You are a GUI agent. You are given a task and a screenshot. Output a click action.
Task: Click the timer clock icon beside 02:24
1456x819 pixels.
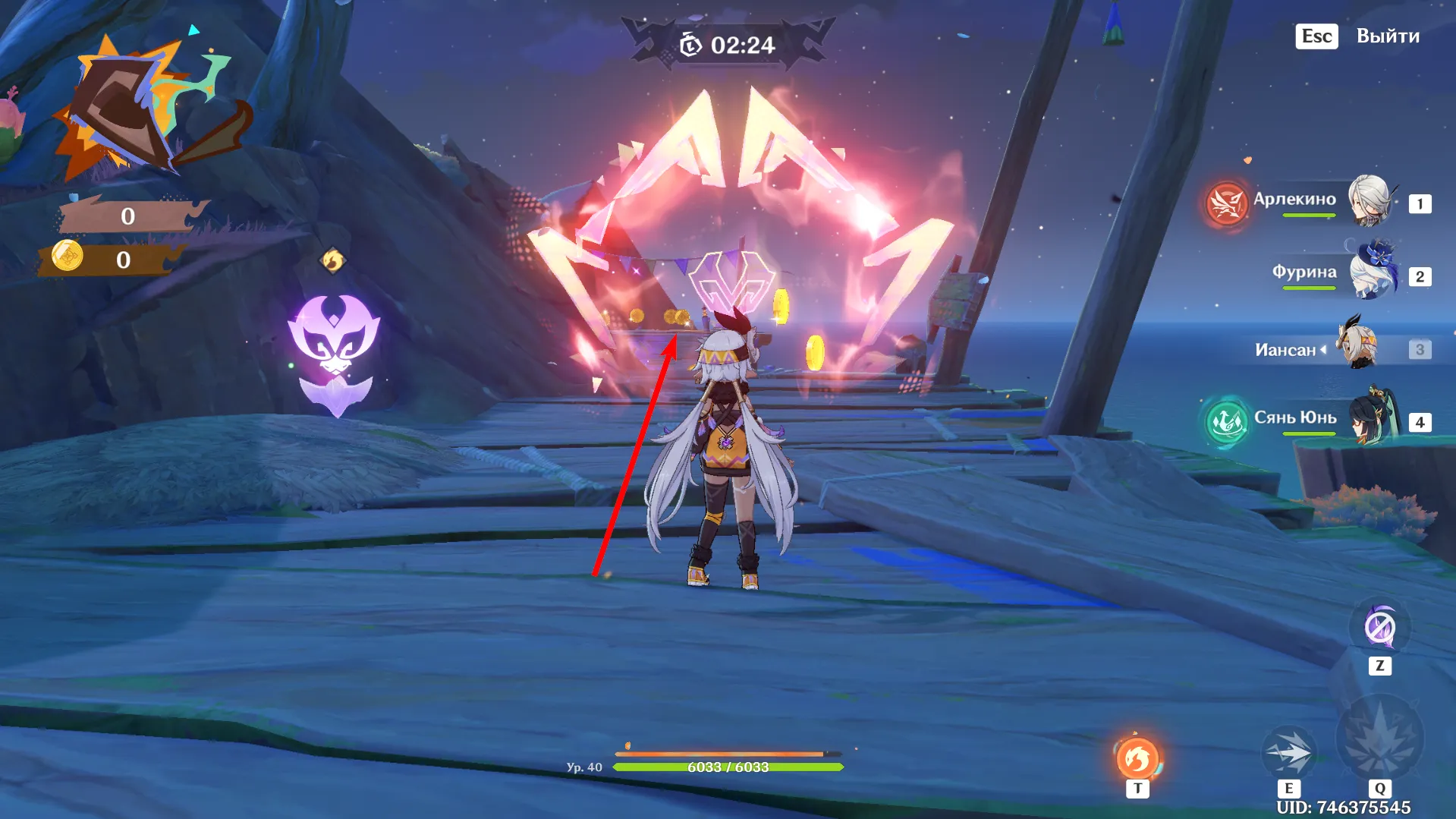coord(692,43)
